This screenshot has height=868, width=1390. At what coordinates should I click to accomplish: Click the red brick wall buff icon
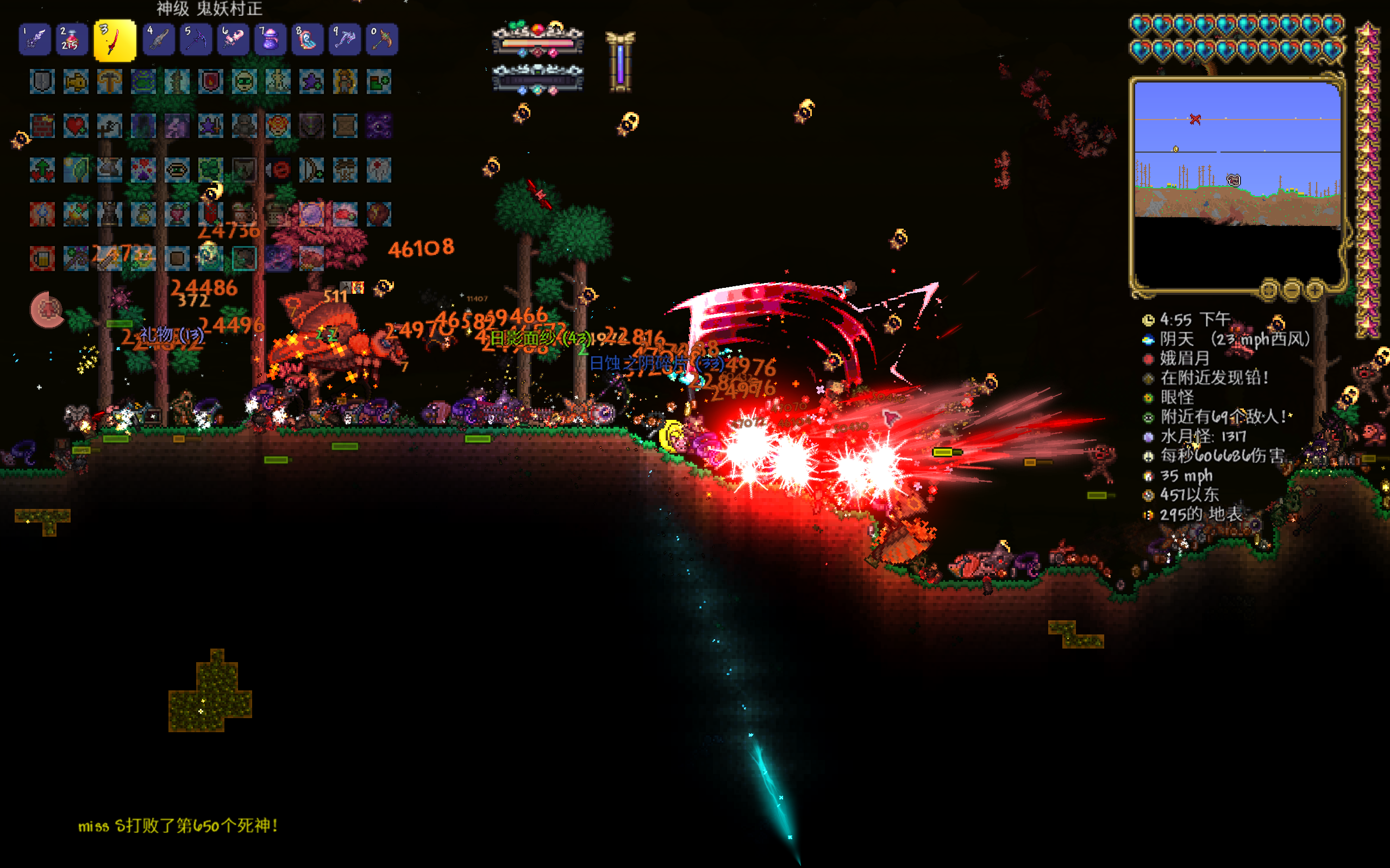(x=42, y=125)
